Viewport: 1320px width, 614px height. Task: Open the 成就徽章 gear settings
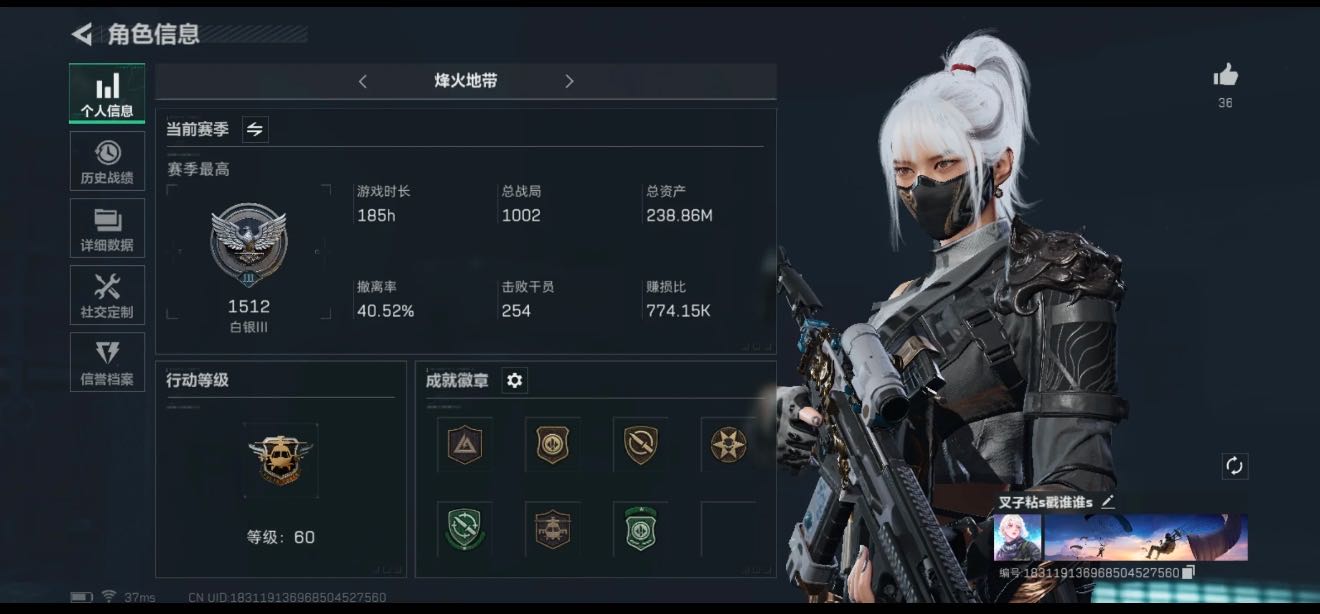click(x=514, y=380)
